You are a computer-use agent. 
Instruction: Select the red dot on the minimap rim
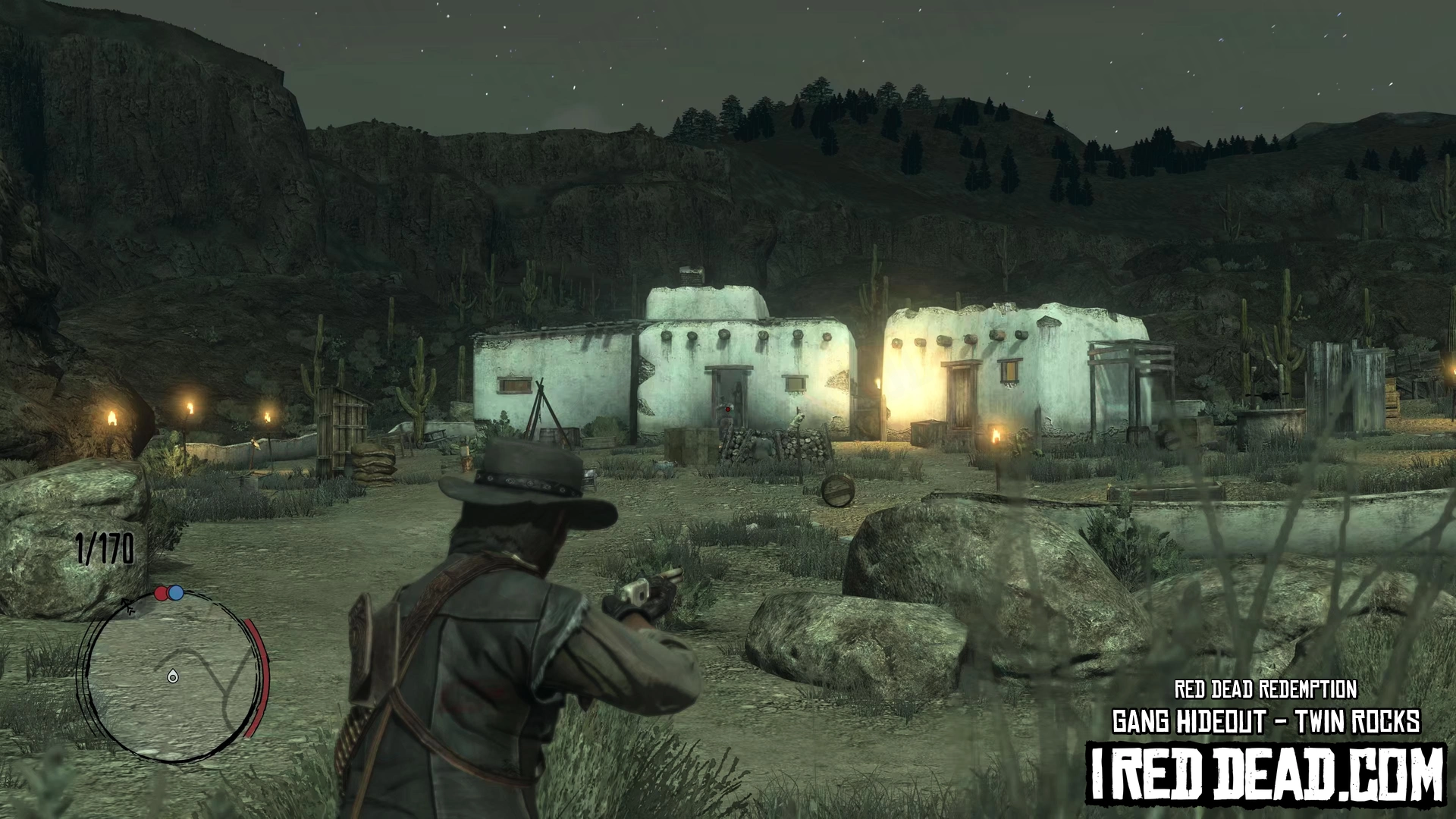pos(162,593)
